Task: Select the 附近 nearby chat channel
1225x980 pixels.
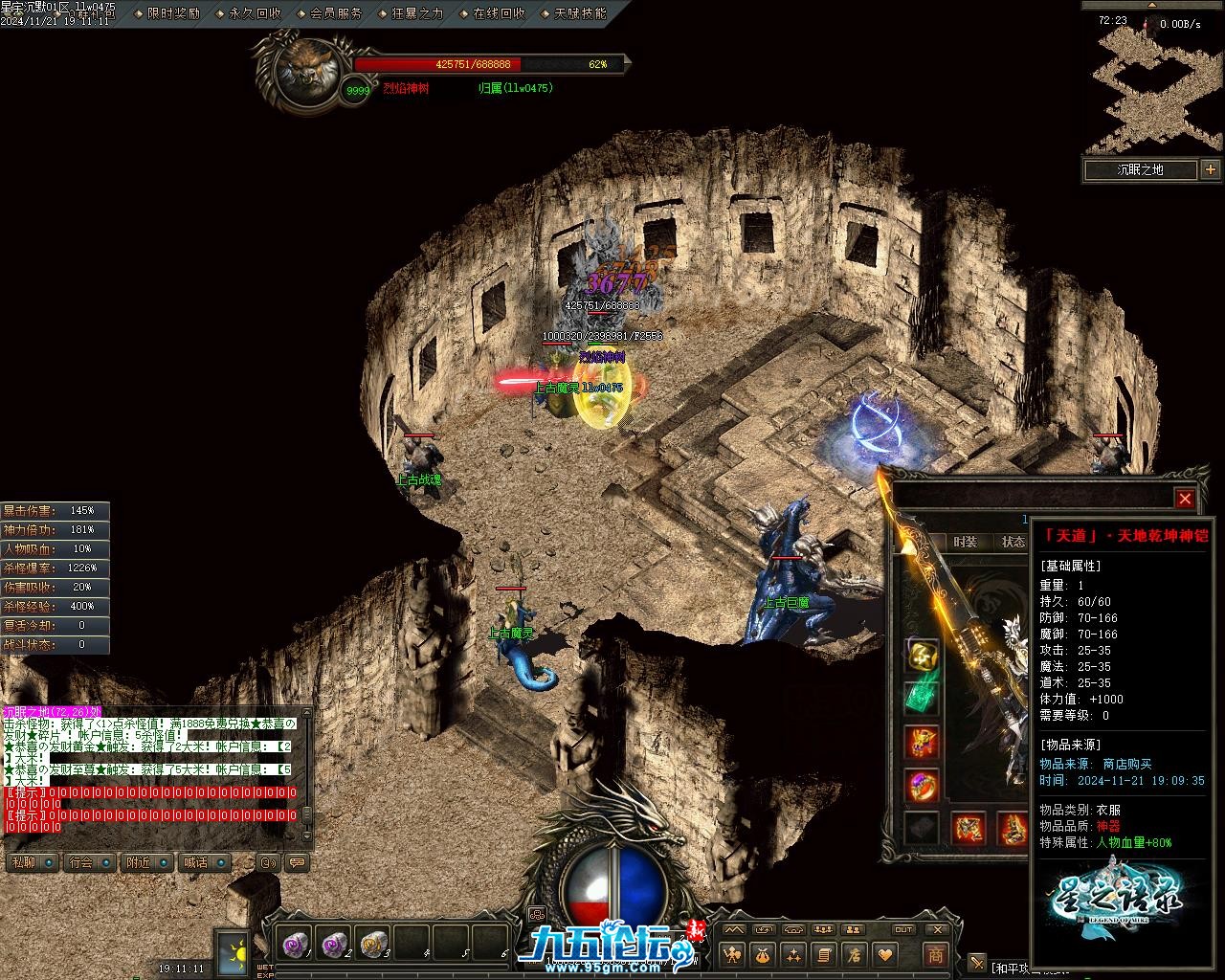Action: coord(139,862)
